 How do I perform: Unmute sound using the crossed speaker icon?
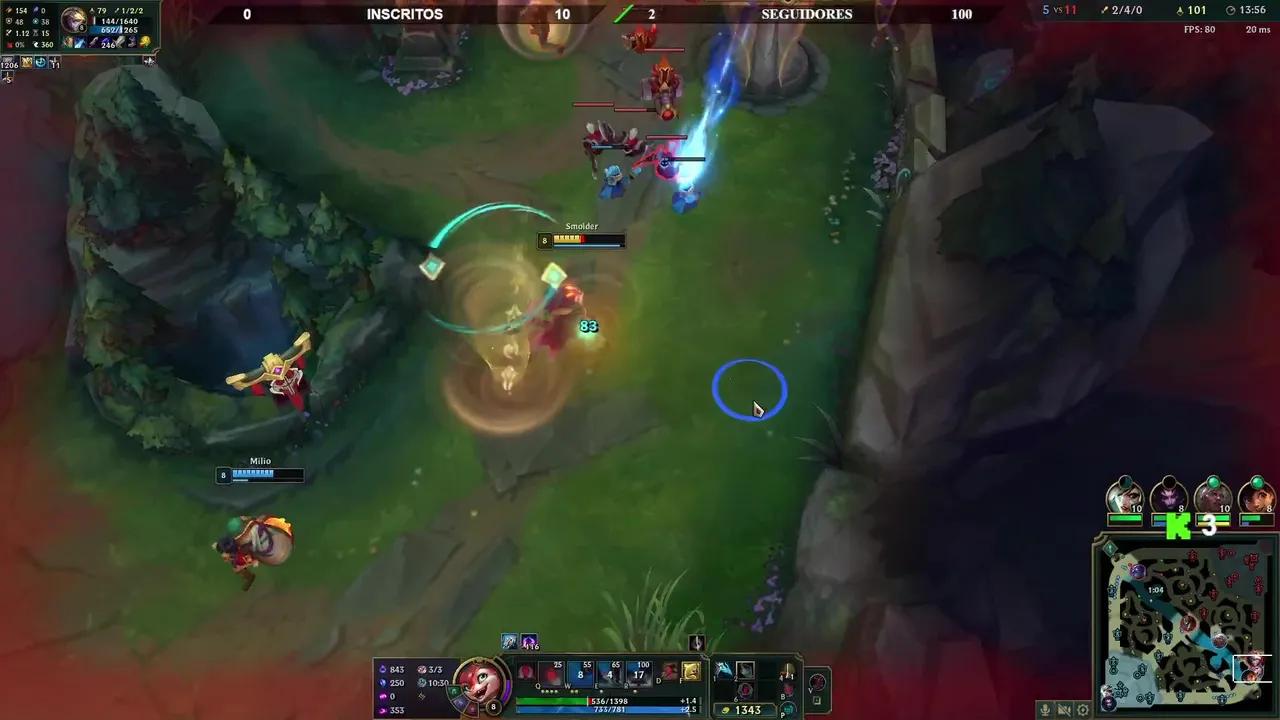1064,709
